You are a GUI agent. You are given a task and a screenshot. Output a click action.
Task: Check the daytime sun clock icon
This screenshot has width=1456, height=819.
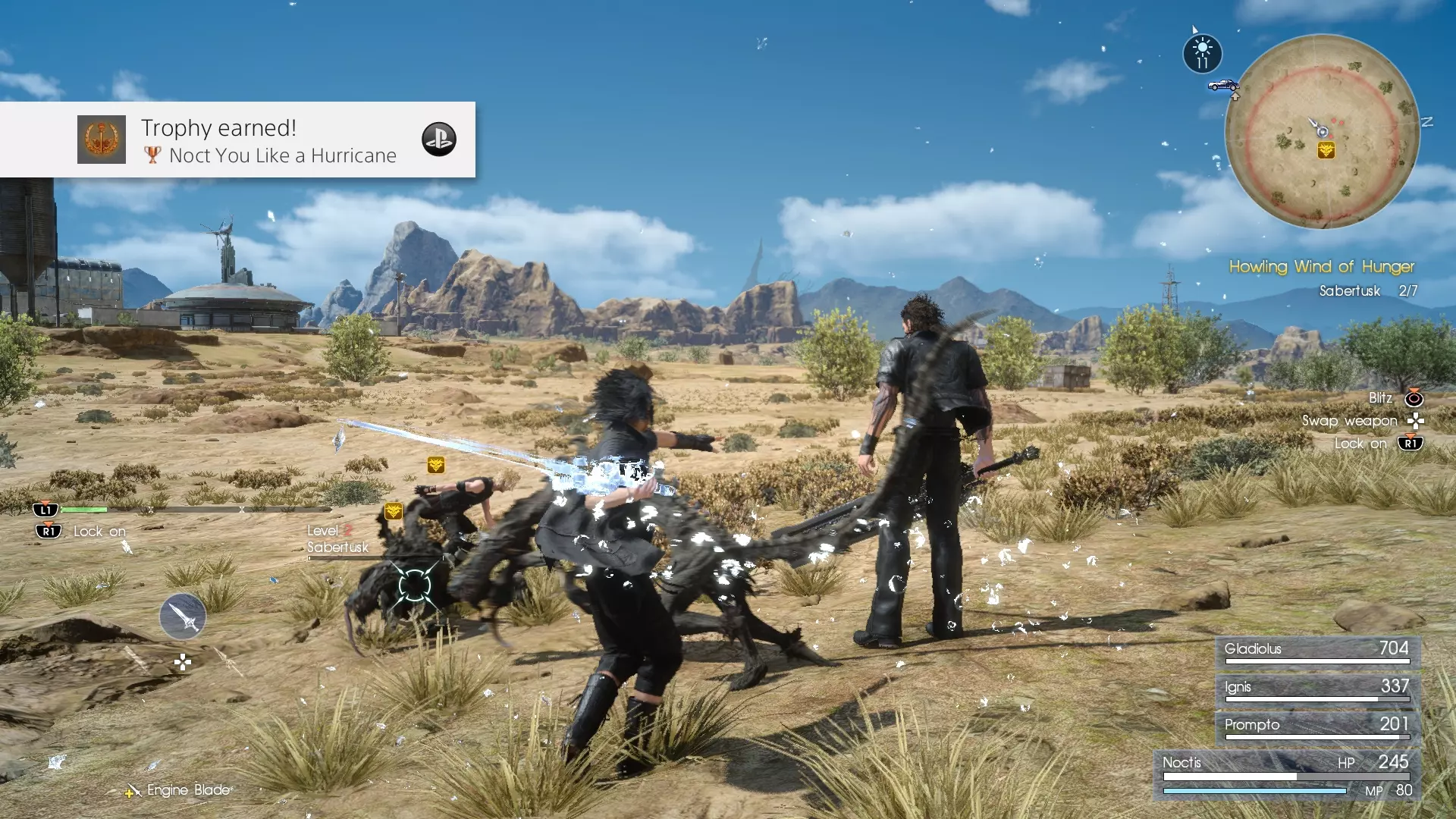coord(1202,54)
